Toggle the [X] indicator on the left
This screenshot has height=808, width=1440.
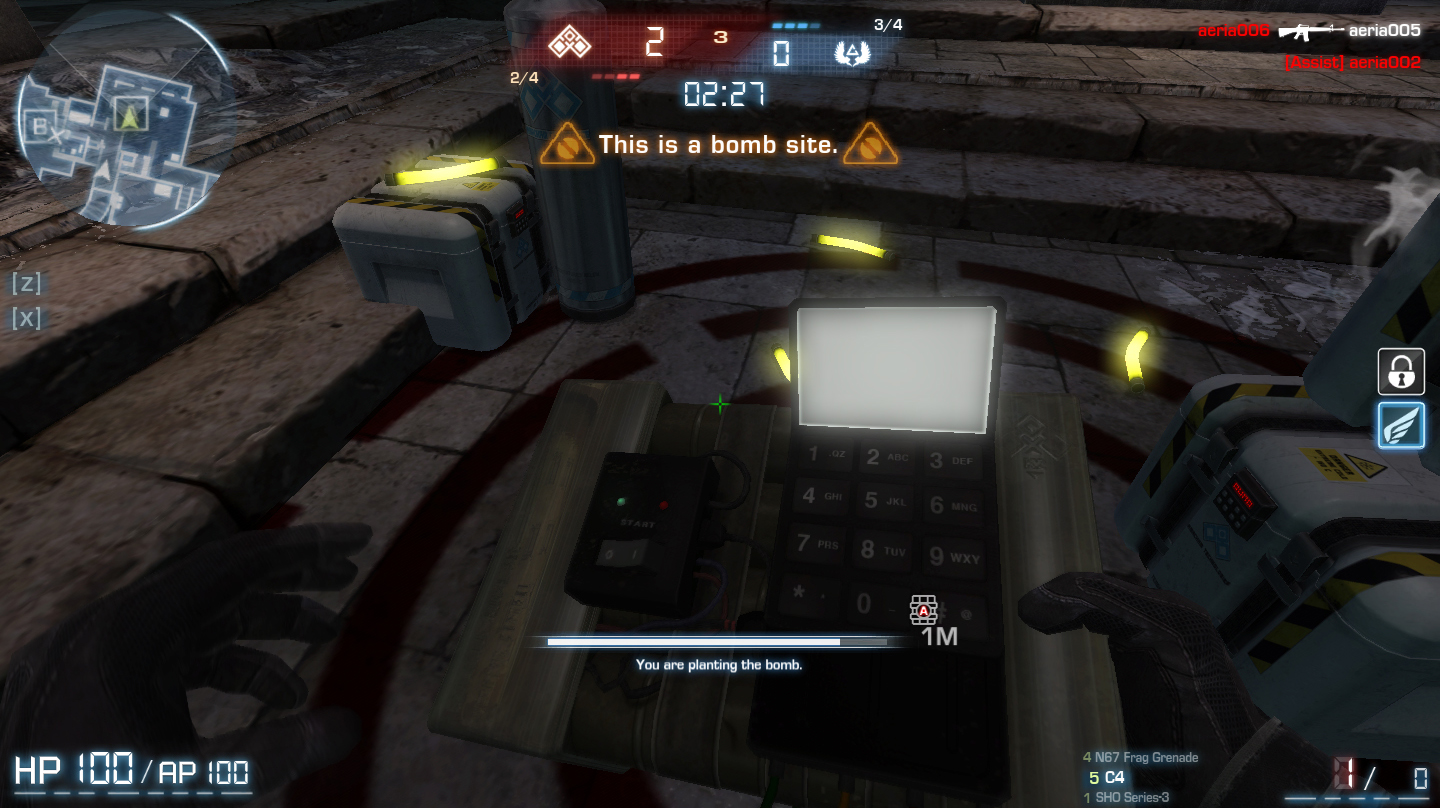click(26, 318)
